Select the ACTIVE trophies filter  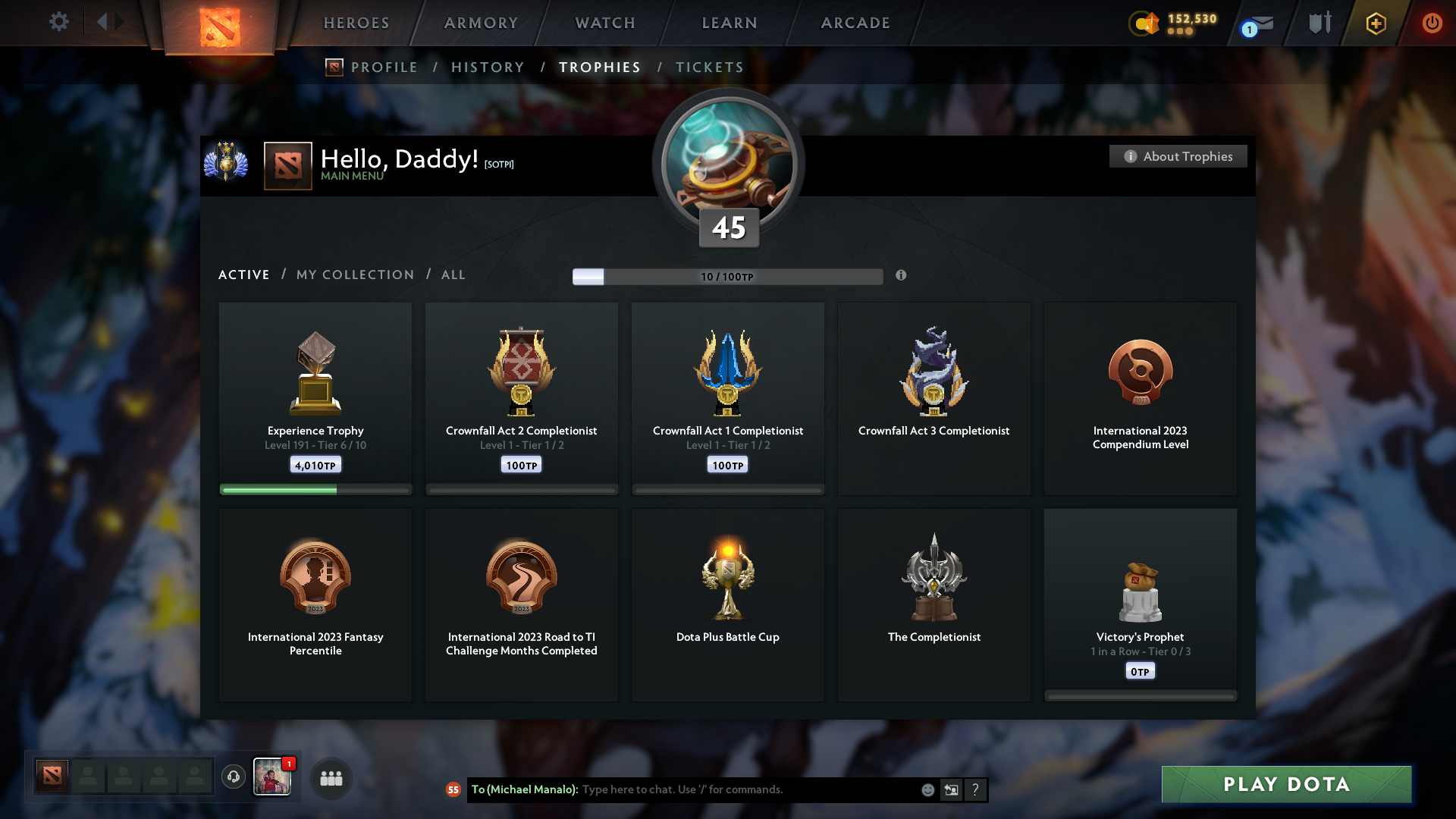click(x=243, y=275)
